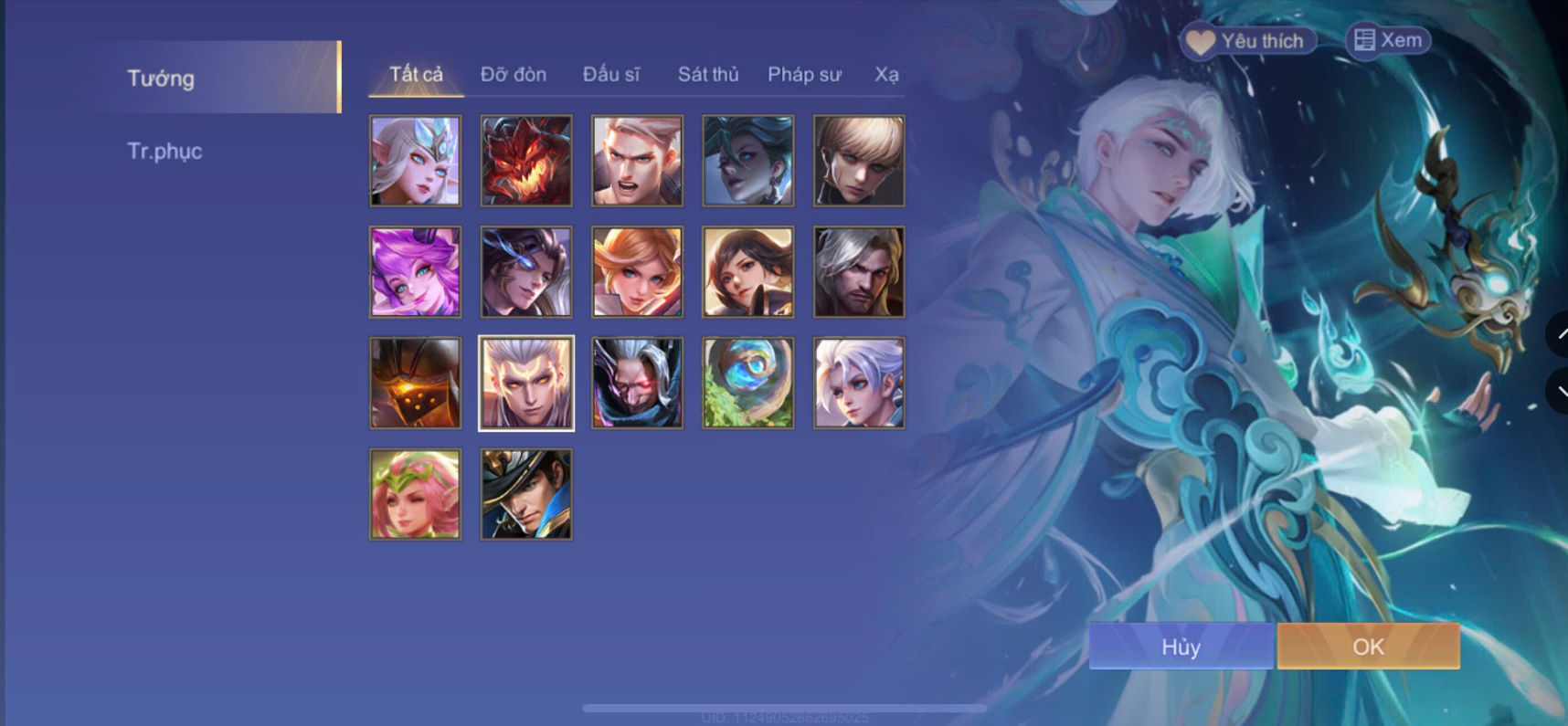Select the glowing green orb hero portrait

(x=747, y=383)
